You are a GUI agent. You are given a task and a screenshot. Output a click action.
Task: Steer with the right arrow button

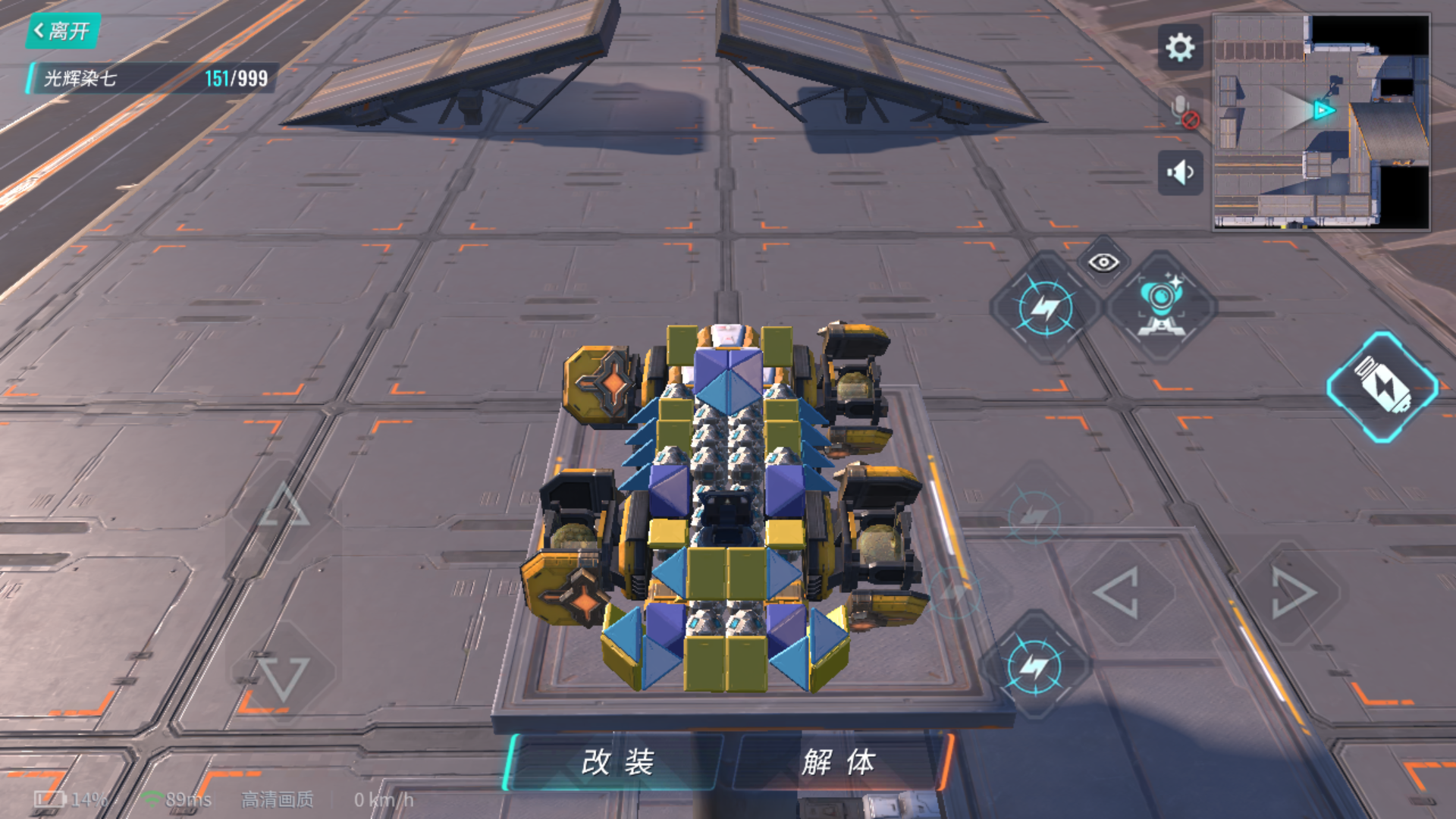[1292, 592]
